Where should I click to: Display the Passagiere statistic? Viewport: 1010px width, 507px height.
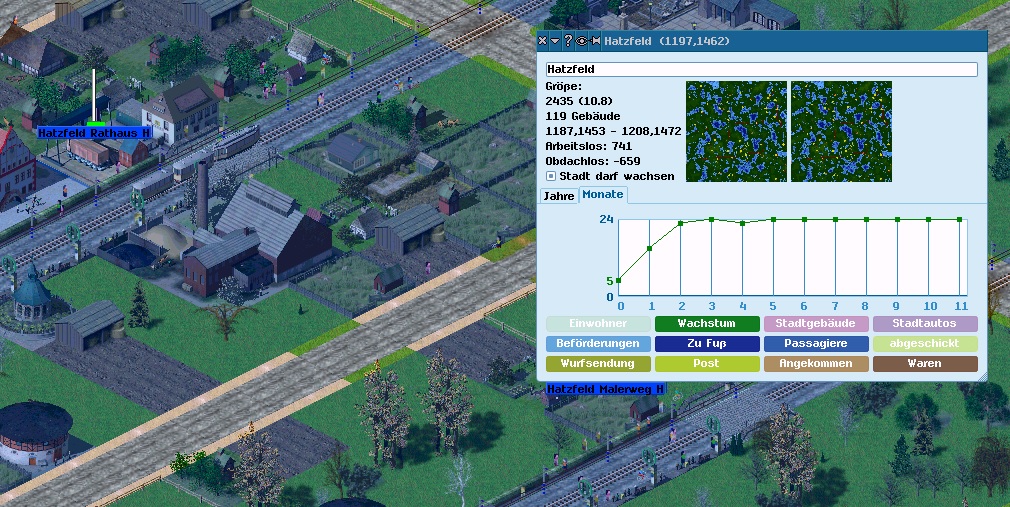(x=815, y=344)
